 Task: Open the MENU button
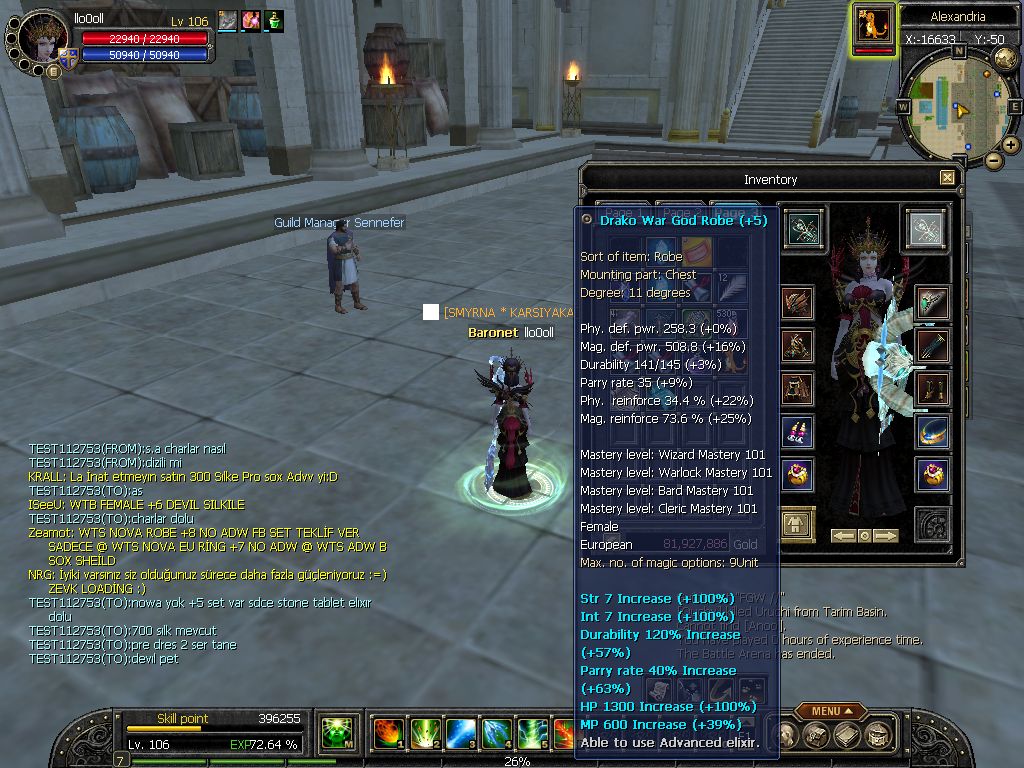coord(831,711)
